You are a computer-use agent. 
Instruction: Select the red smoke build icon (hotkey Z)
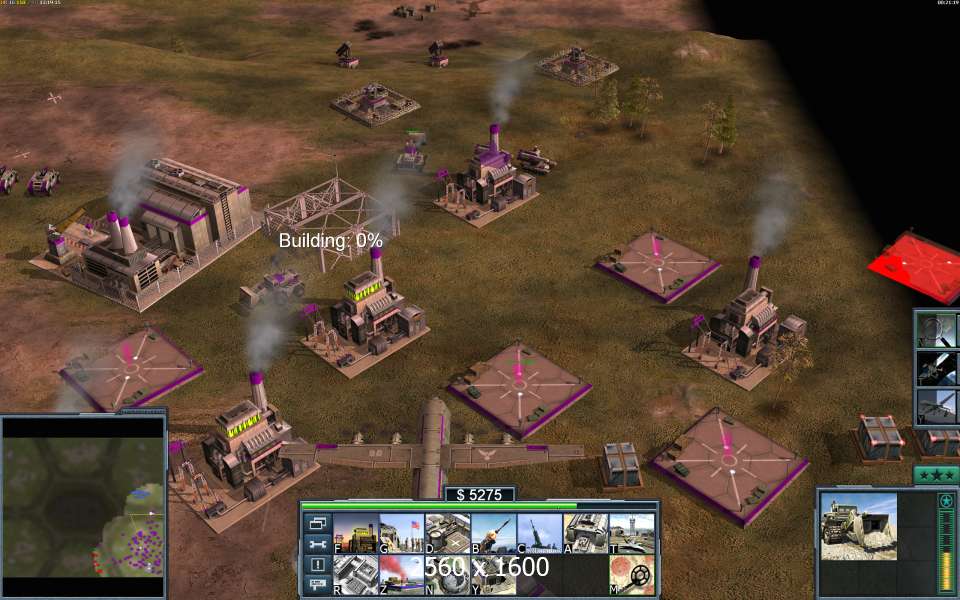(400, 574)
